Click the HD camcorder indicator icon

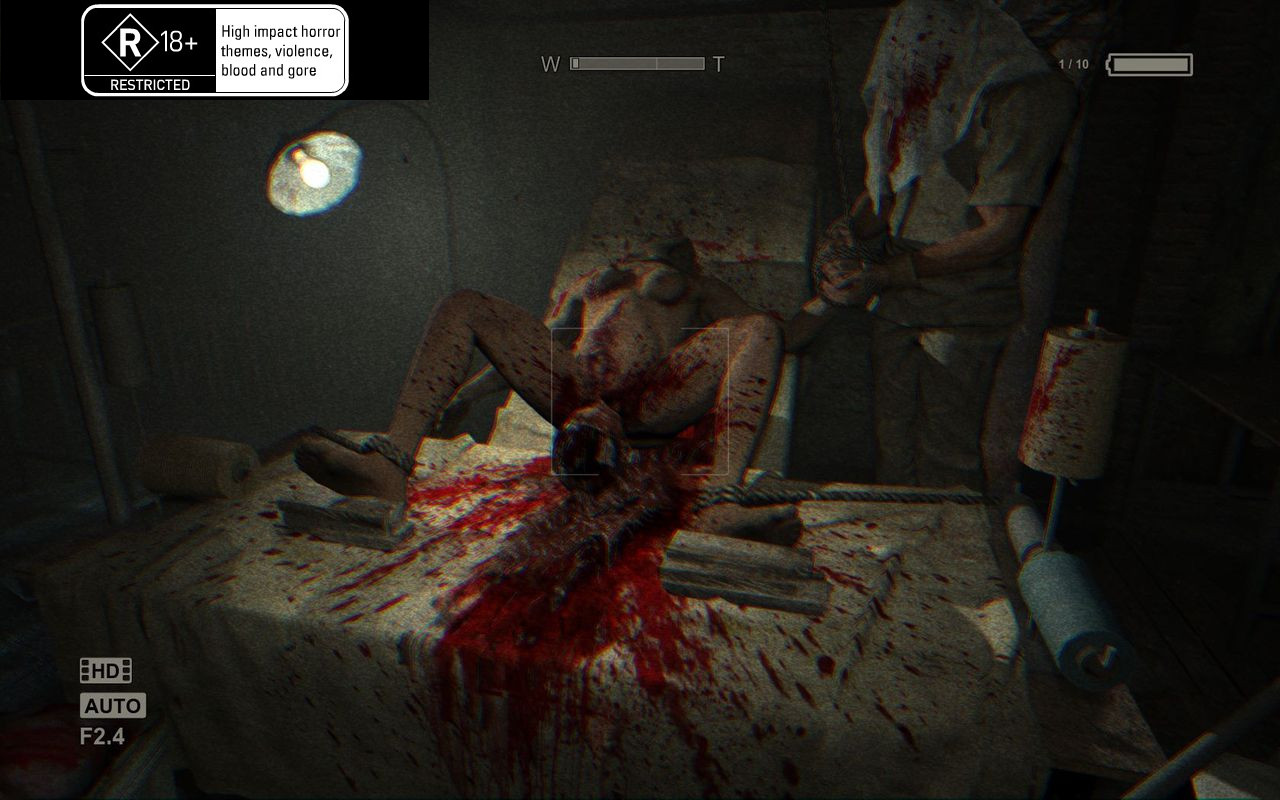(x=106, y=671)
